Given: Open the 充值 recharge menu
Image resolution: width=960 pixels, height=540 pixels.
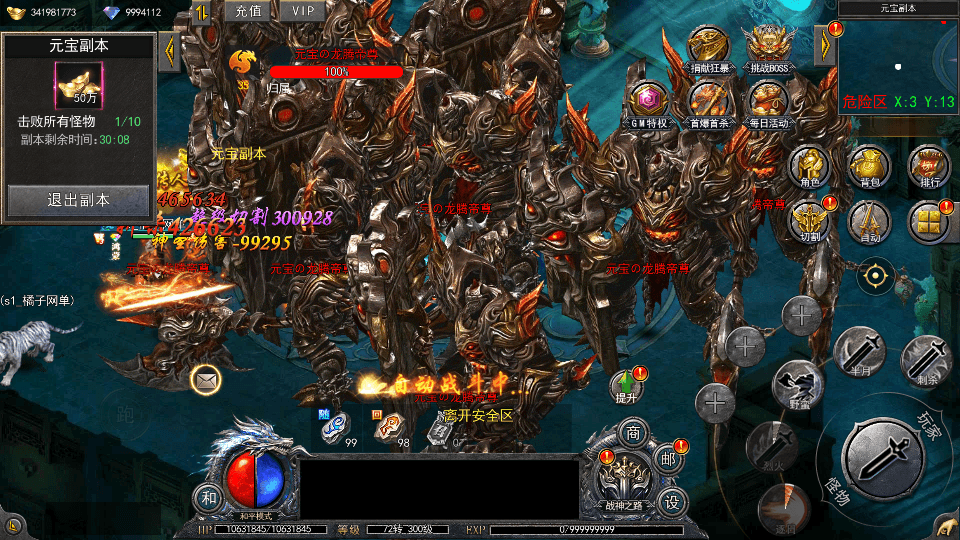Looking at the screenshot, I should [x=248, y=11].
